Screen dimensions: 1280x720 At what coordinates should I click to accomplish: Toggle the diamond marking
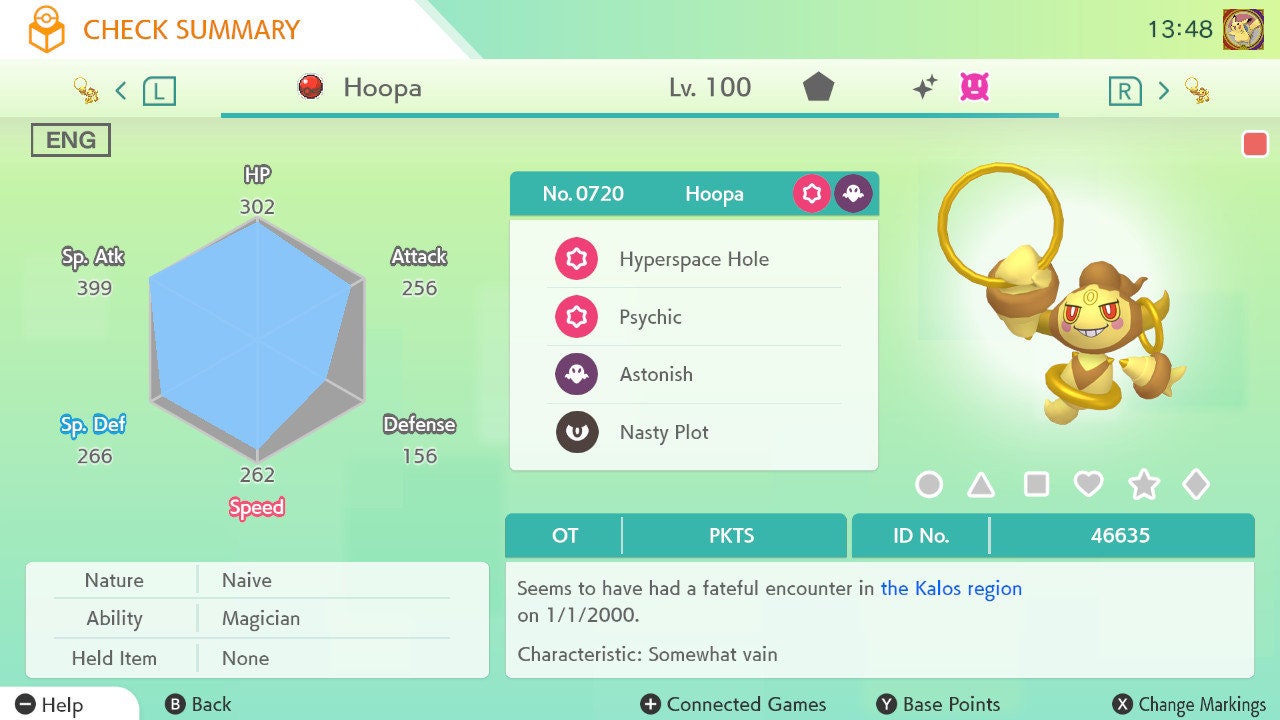pyautogui.click(x=1196, y=485)
